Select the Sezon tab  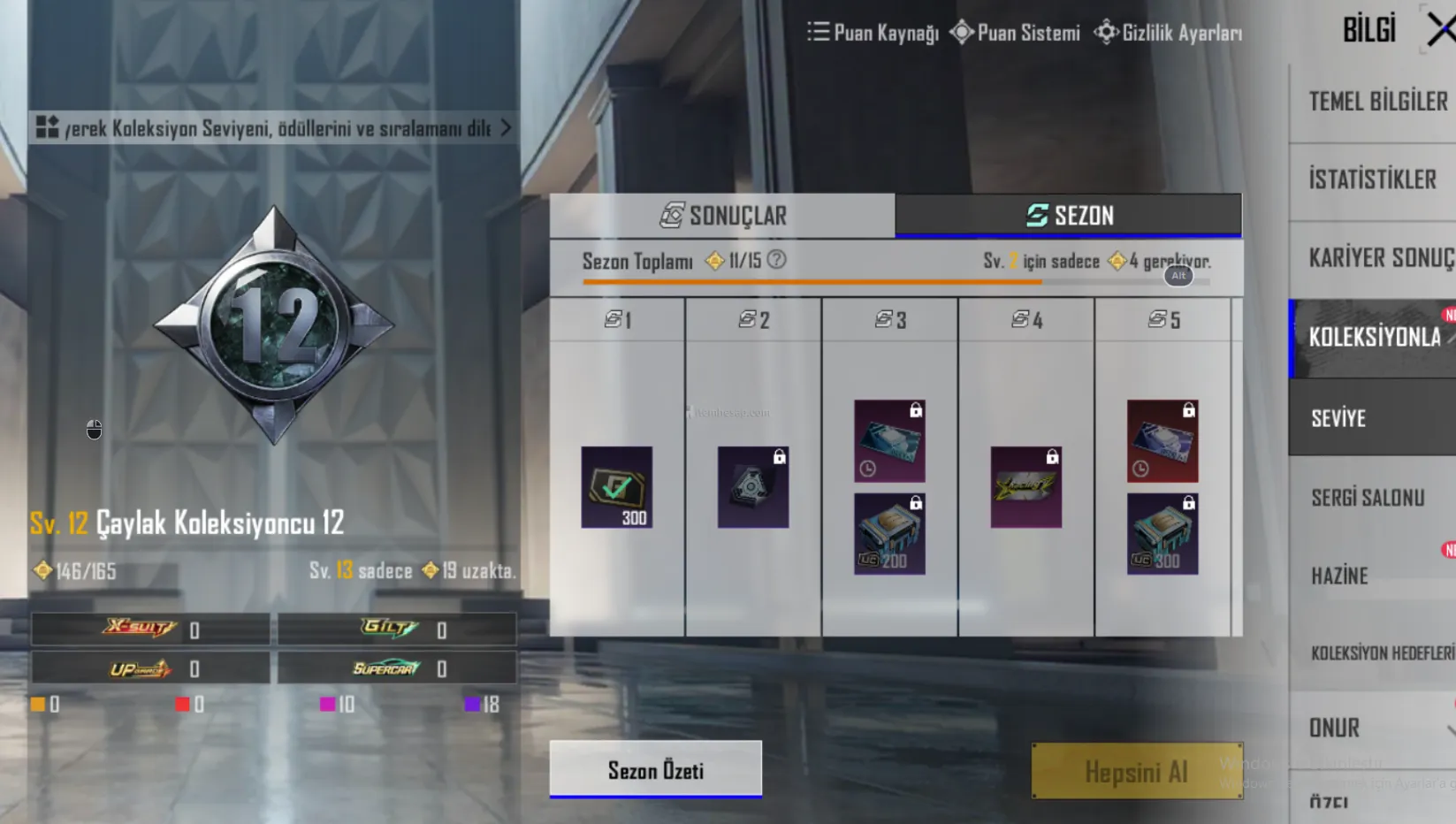(x=1069, y=216)
